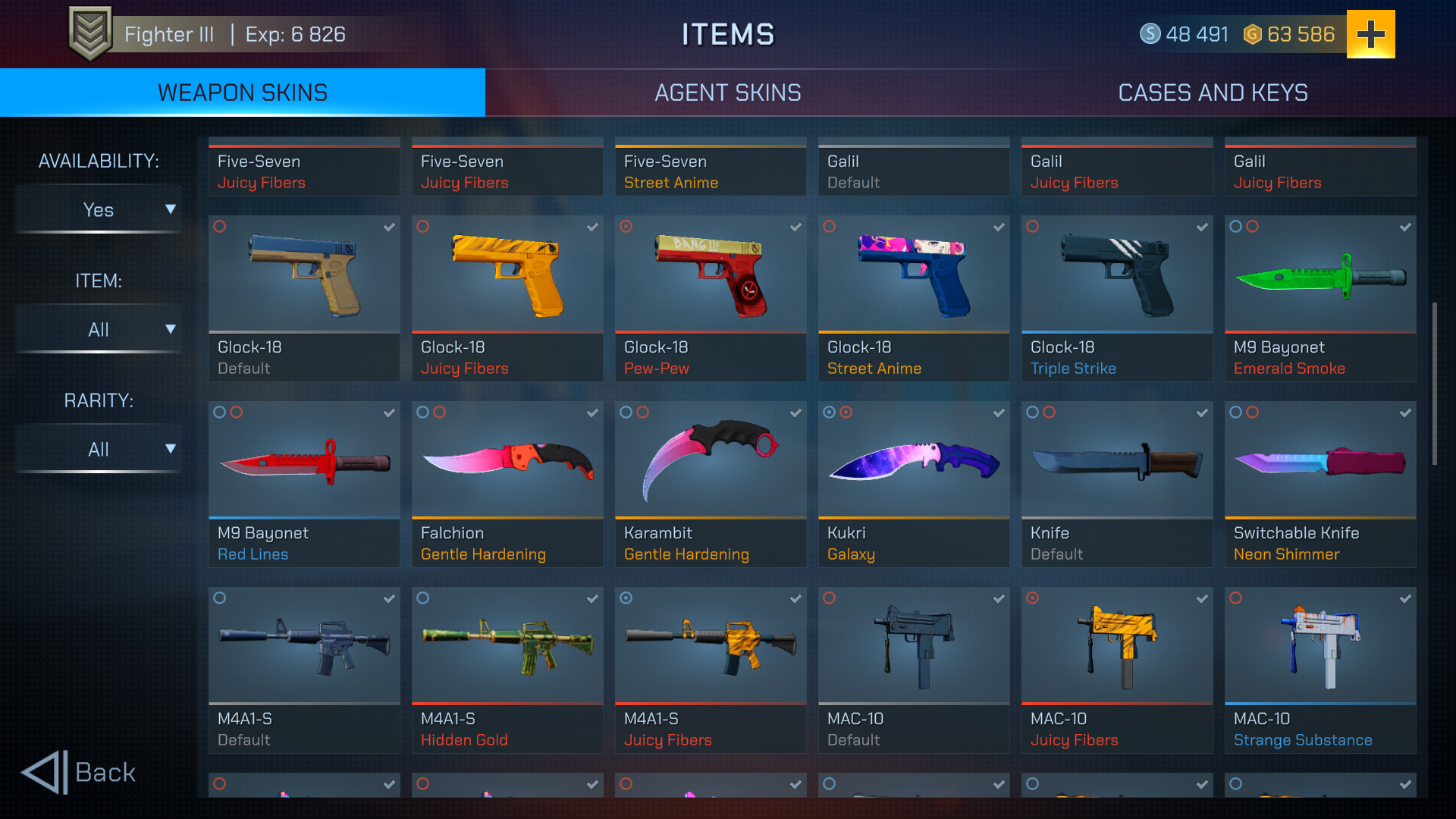Viewport: 1456px width, 819px height.
Task: Toggle the checkmark on Kukri Galaxy card
Action: coord(999,413)
